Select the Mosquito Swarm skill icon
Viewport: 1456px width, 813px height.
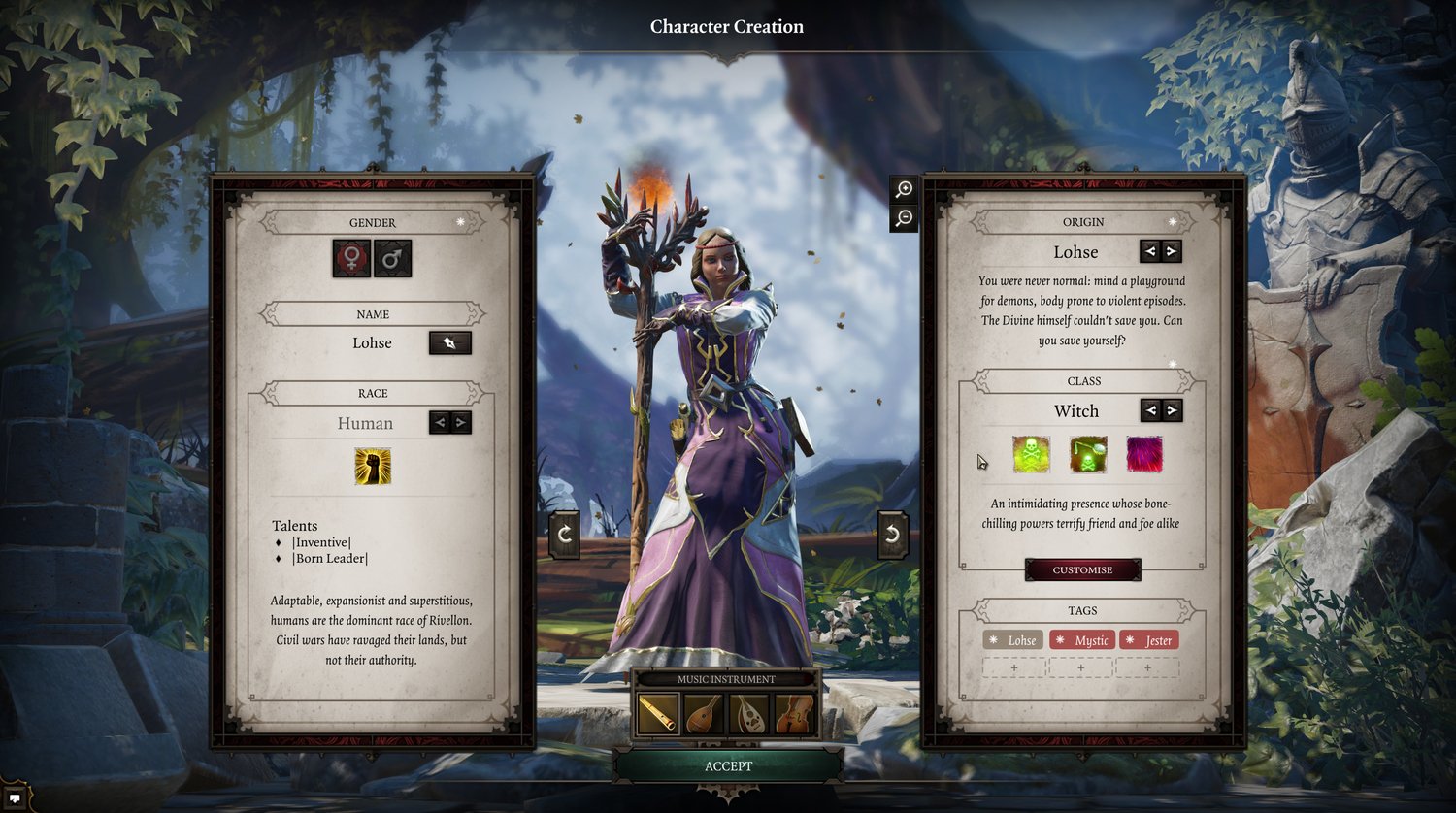coord(1088,456)
